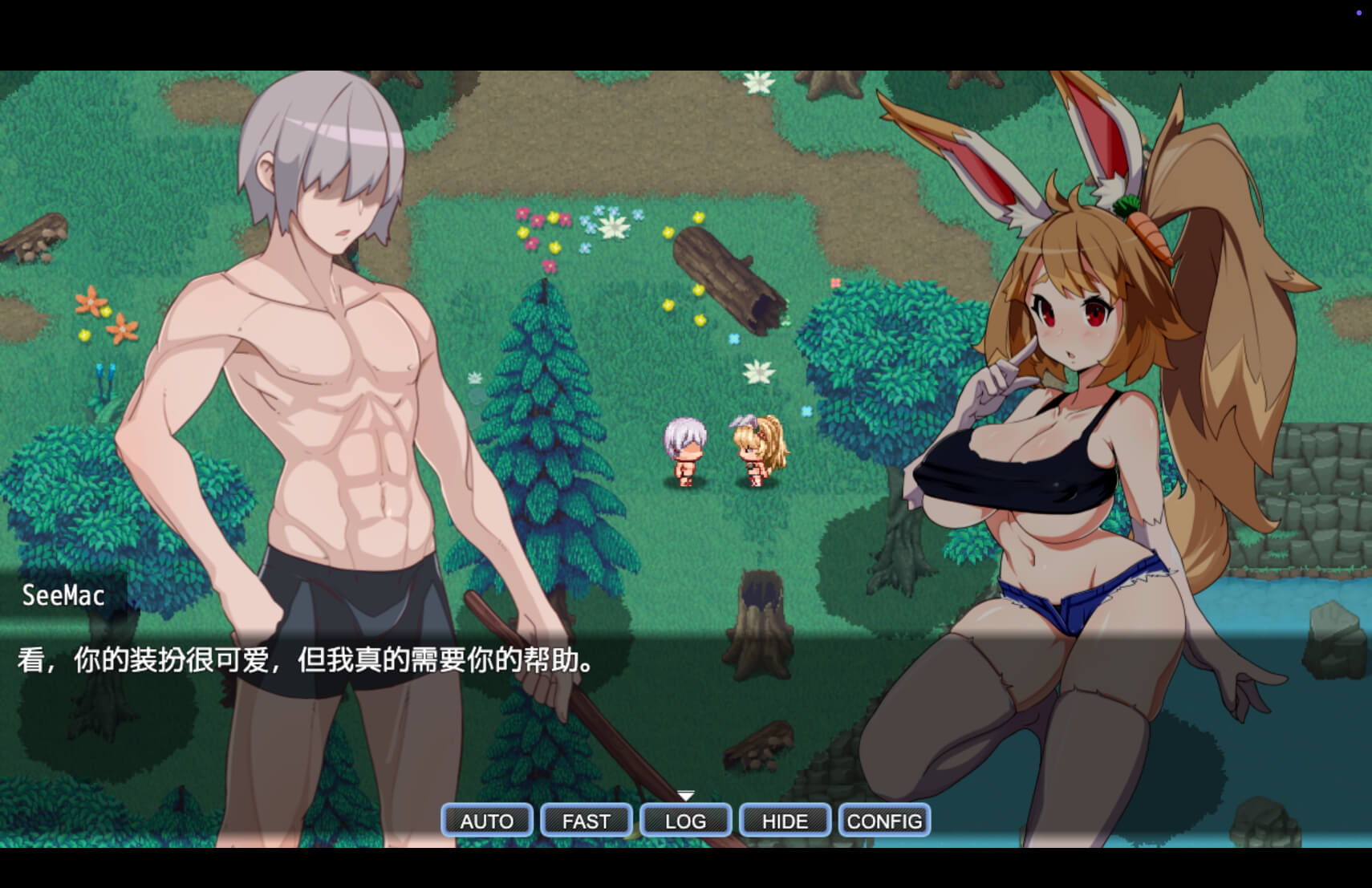This screenshot has height=888, width=1372.
Task: Turn on FAST text skipping
Action: tap(586, 821)
